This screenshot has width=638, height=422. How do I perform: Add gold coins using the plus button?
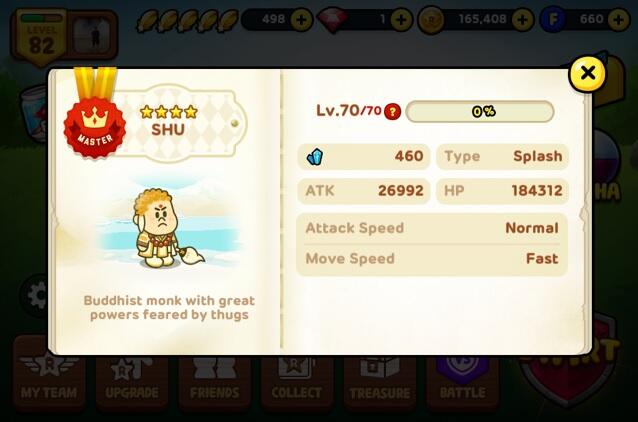pyautogui.click(x=521, y=19)
